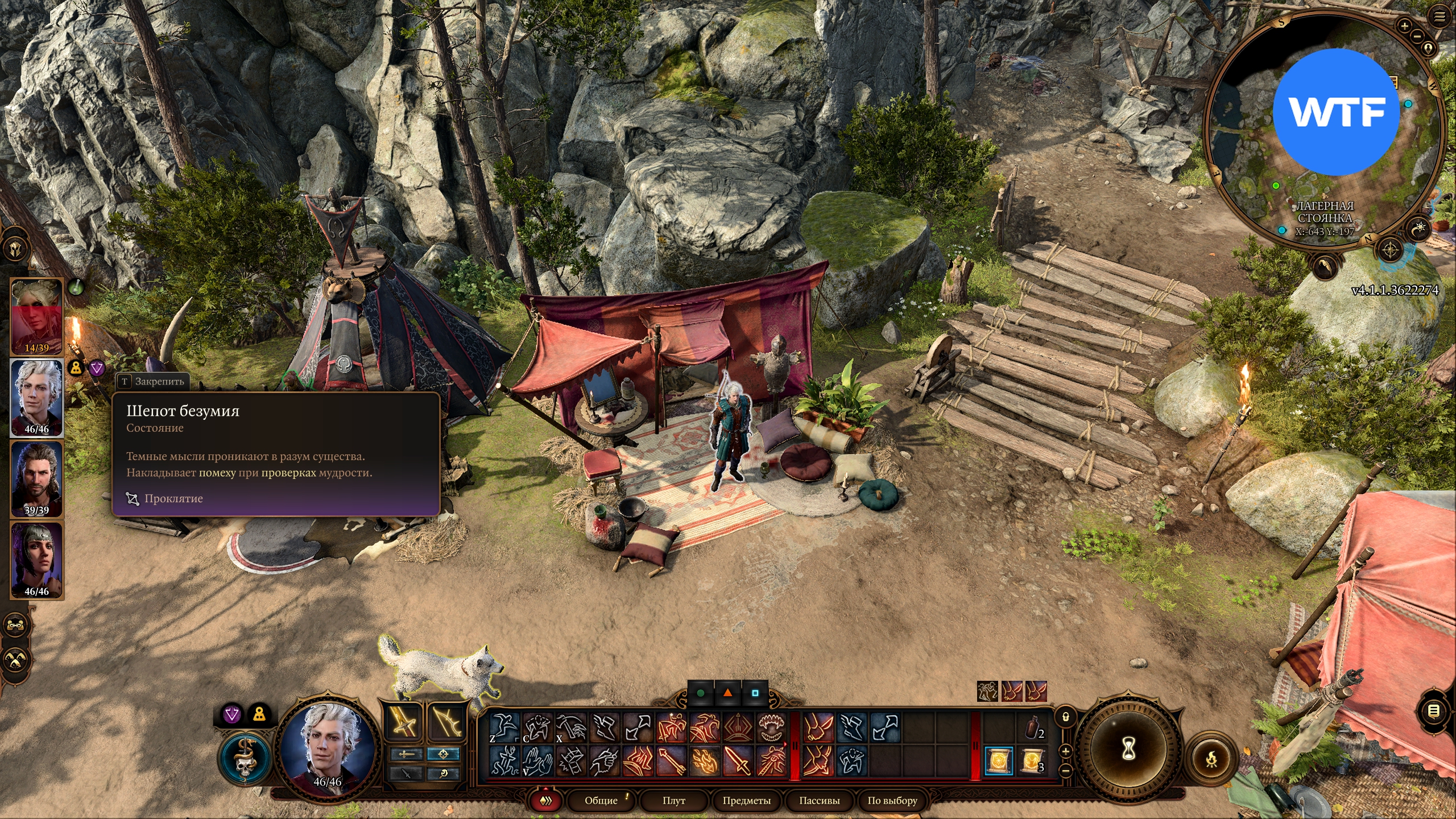
Task: Open the campfire rest menu button
Action: [1211, 758]
